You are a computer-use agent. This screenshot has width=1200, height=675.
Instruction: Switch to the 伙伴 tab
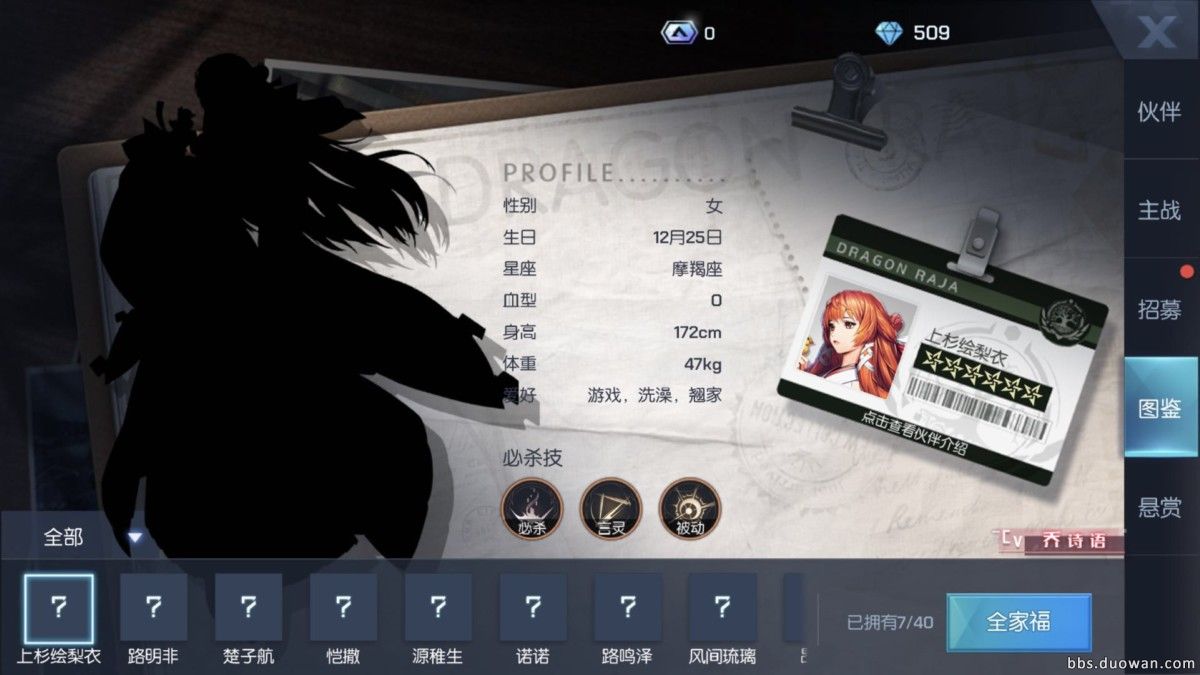pyautogui.click(x=1159, y=112)
